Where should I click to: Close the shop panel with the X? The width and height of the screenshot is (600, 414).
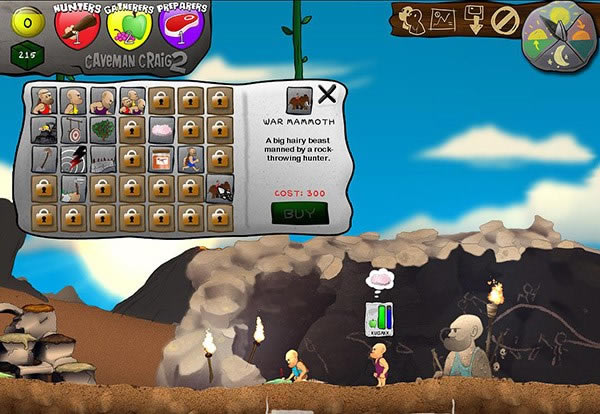pyautogui.click(x=328, y=97)
